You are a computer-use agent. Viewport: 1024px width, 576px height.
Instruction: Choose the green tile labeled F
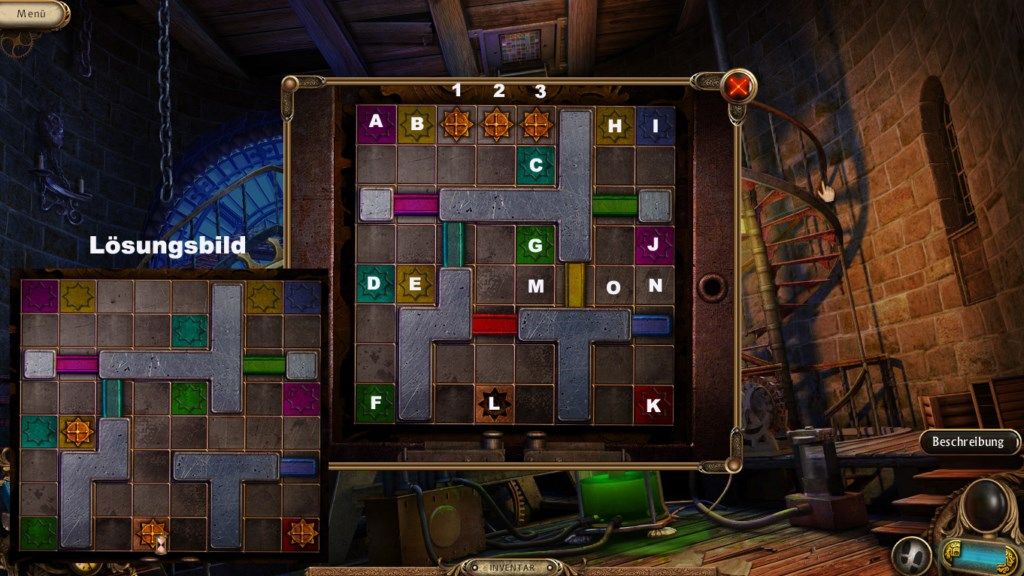coord(375,404)
